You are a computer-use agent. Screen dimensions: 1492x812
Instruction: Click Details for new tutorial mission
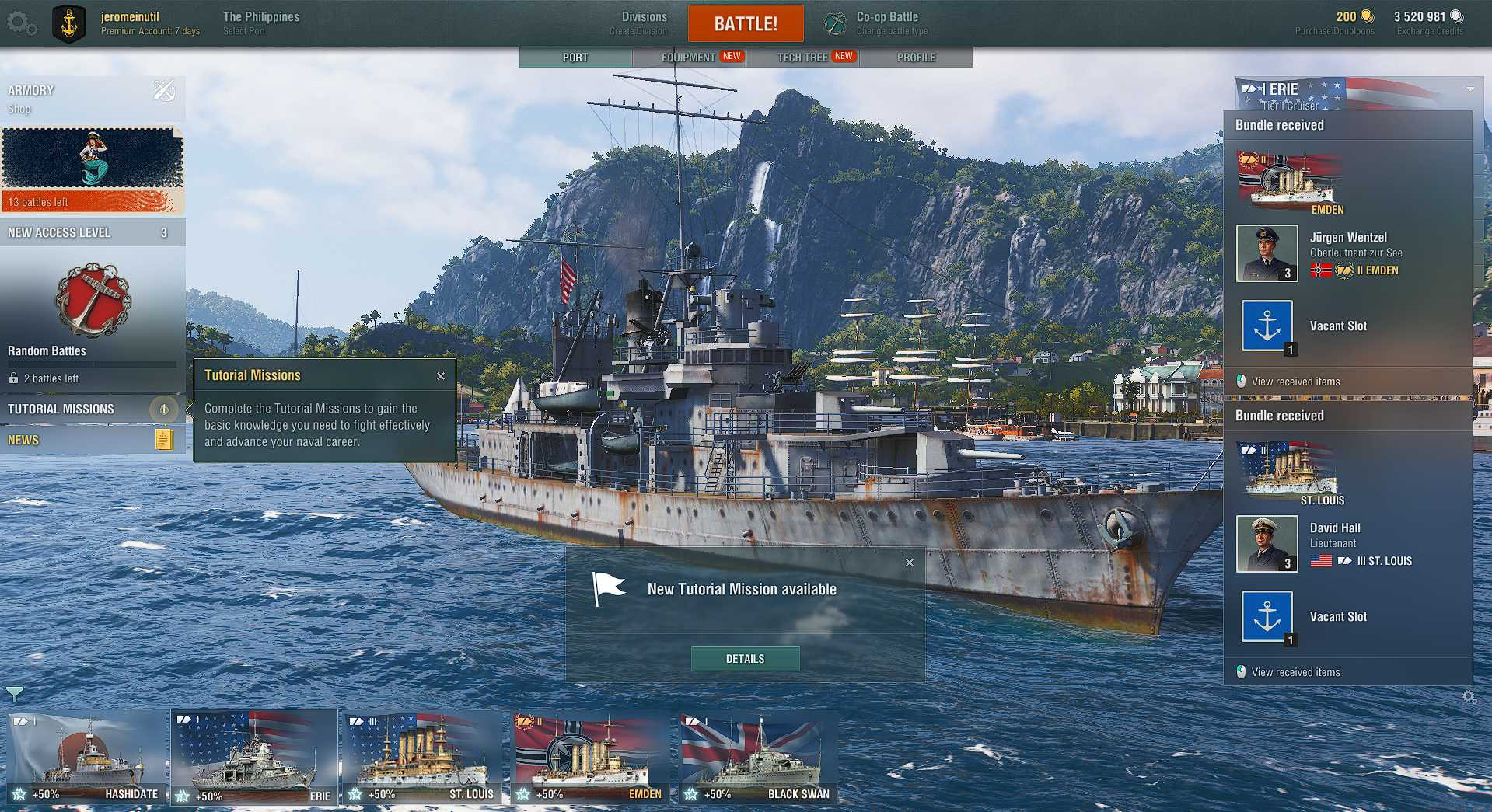tap(745, 659)
